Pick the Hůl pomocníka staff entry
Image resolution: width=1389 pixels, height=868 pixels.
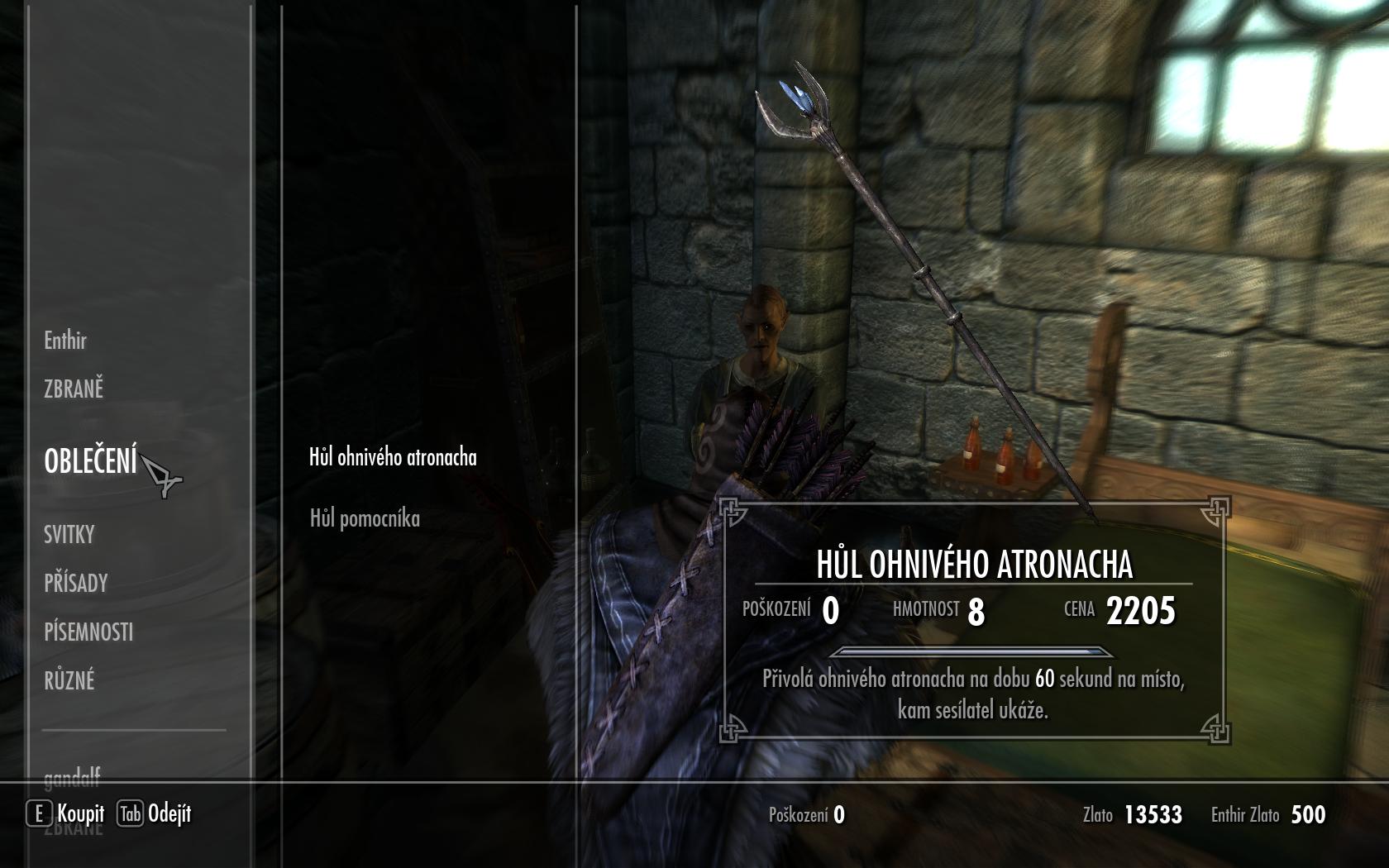[365, 518]
